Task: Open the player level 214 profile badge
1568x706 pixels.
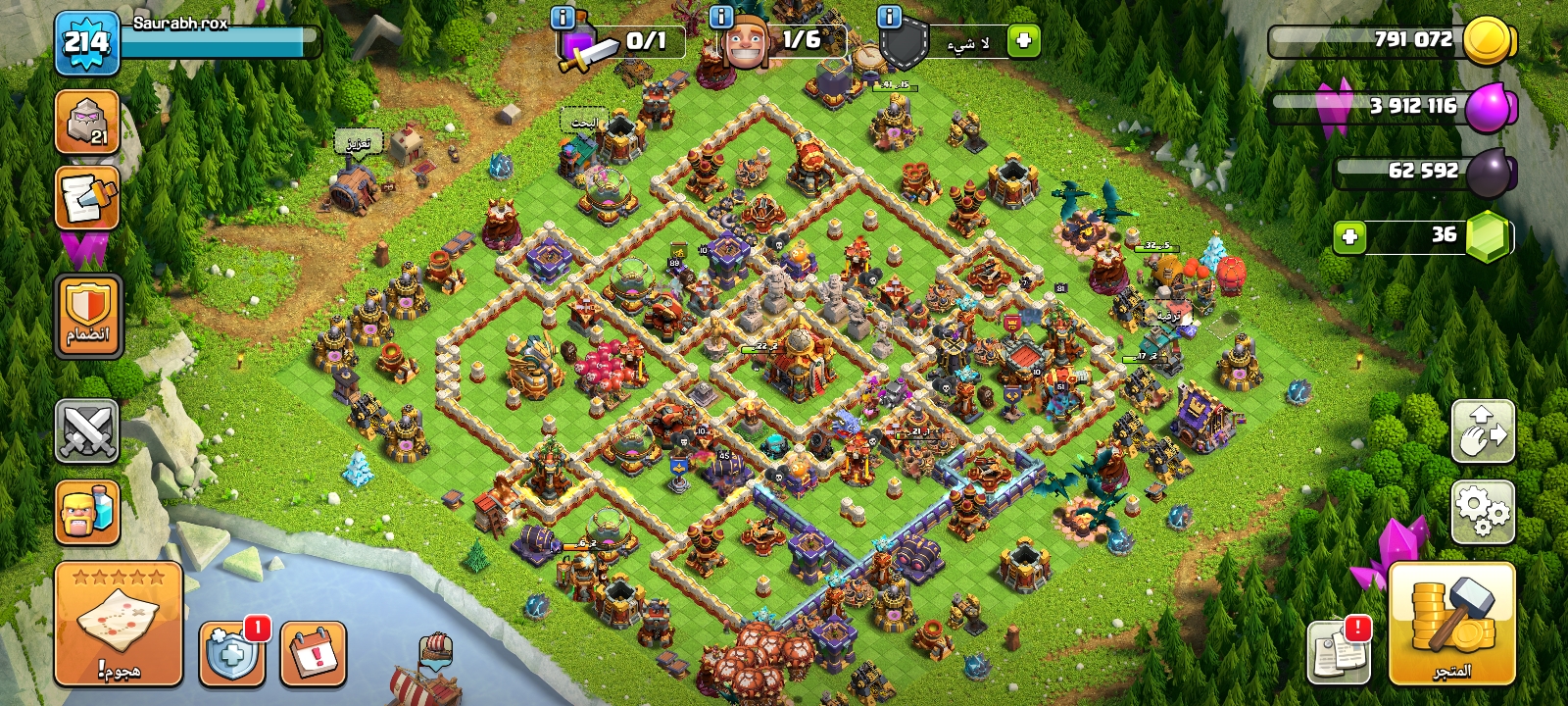Action: coord(86,43)
